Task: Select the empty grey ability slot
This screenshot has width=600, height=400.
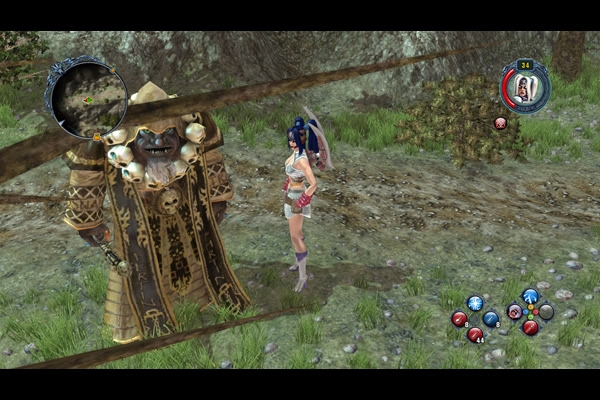Action: (x=546, y=312)
